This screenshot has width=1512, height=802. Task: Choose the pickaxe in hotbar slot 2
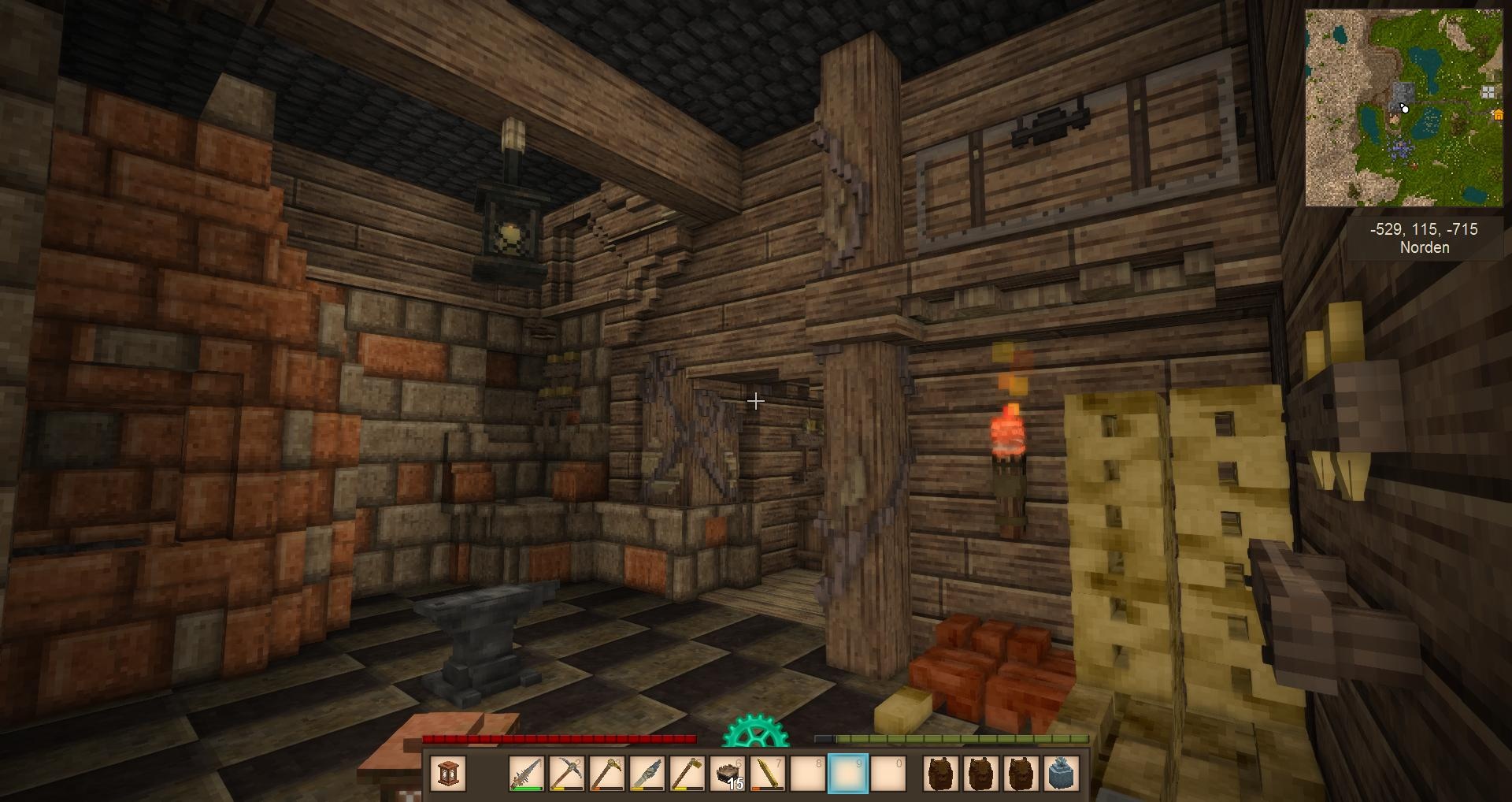[568, 773]
